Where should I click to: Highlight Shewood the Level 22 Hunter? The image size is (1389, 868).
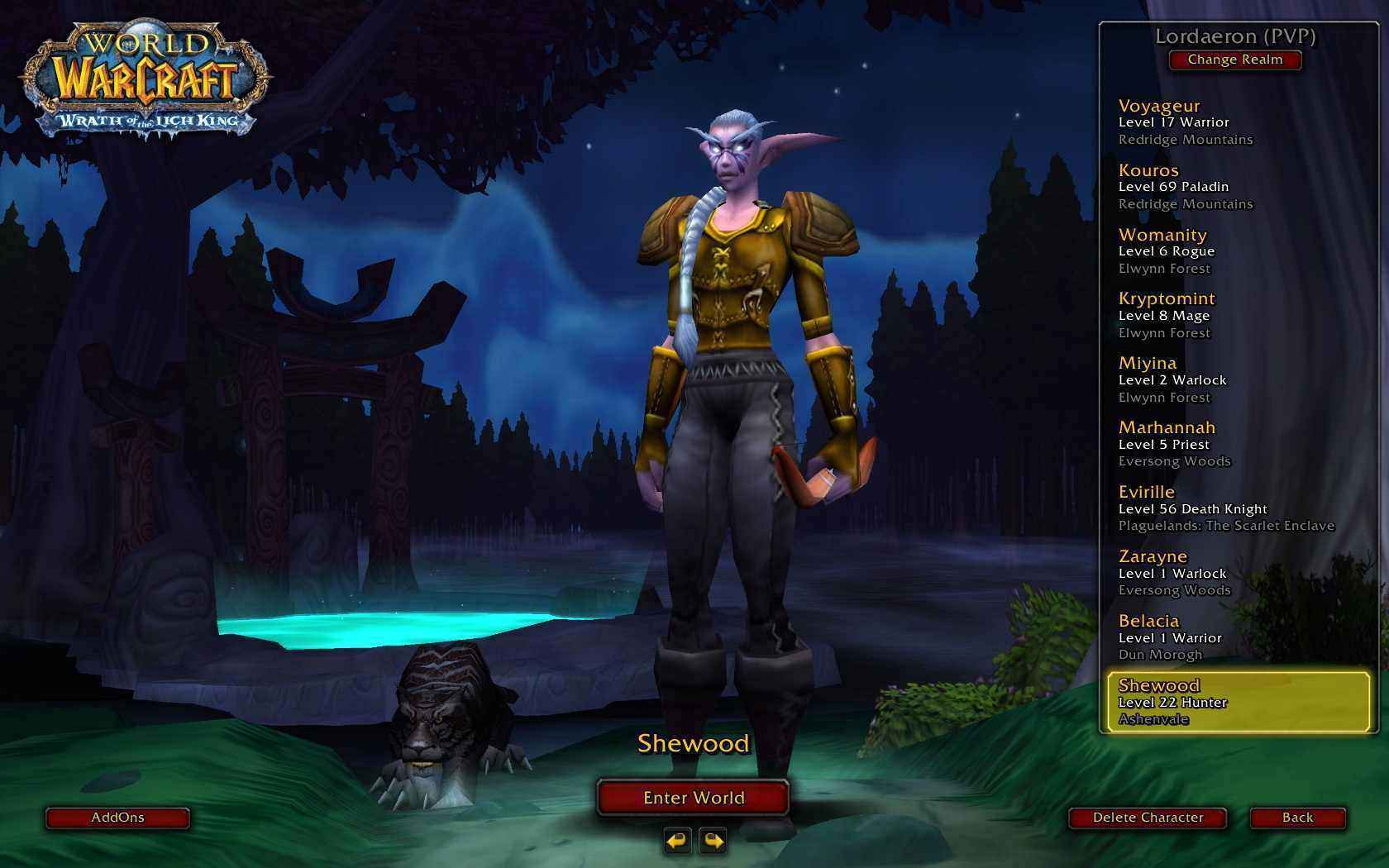coord(1237,702)
